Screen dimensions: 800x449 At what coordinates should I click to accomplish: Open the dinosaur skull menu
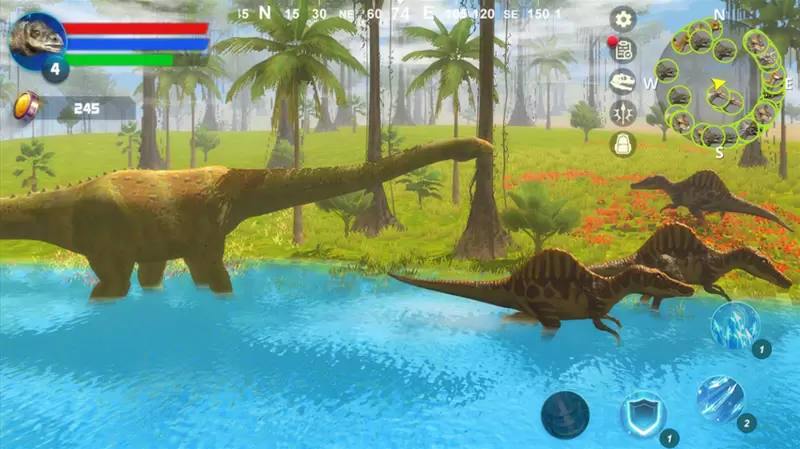click(x=623, y=81)
